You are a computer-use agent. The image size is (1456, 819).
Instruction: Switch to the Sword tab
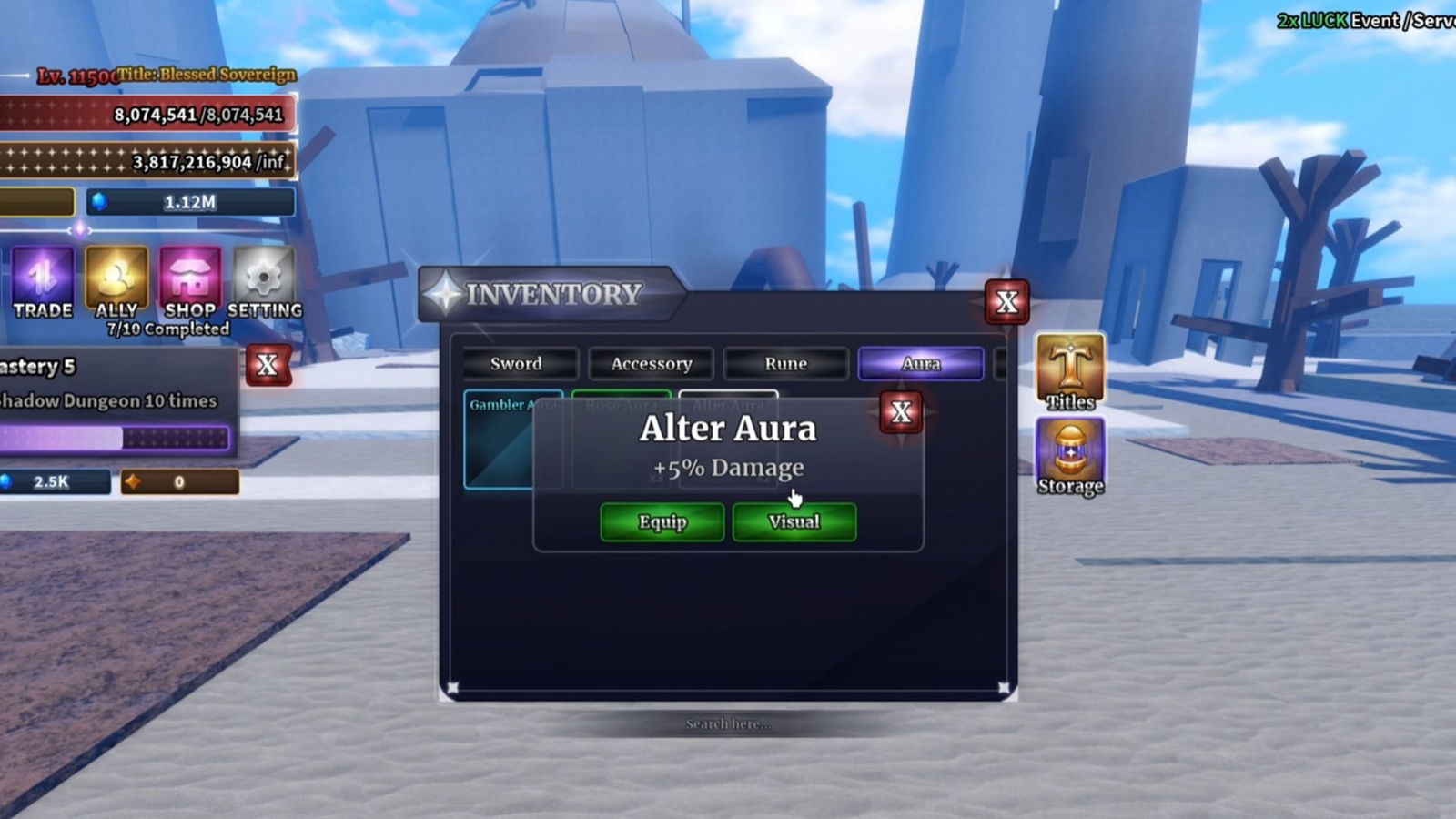(x=516, y=364)
